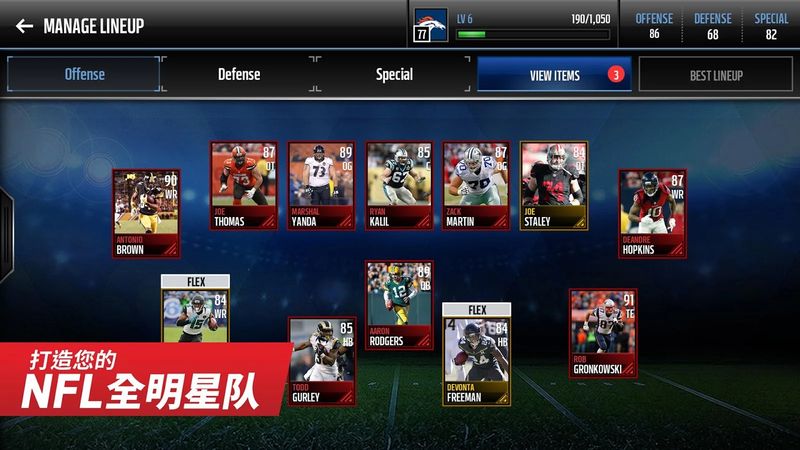Open the Special teams tab
This screenshot has width=800, height=450.
click(x=394, y=74)
